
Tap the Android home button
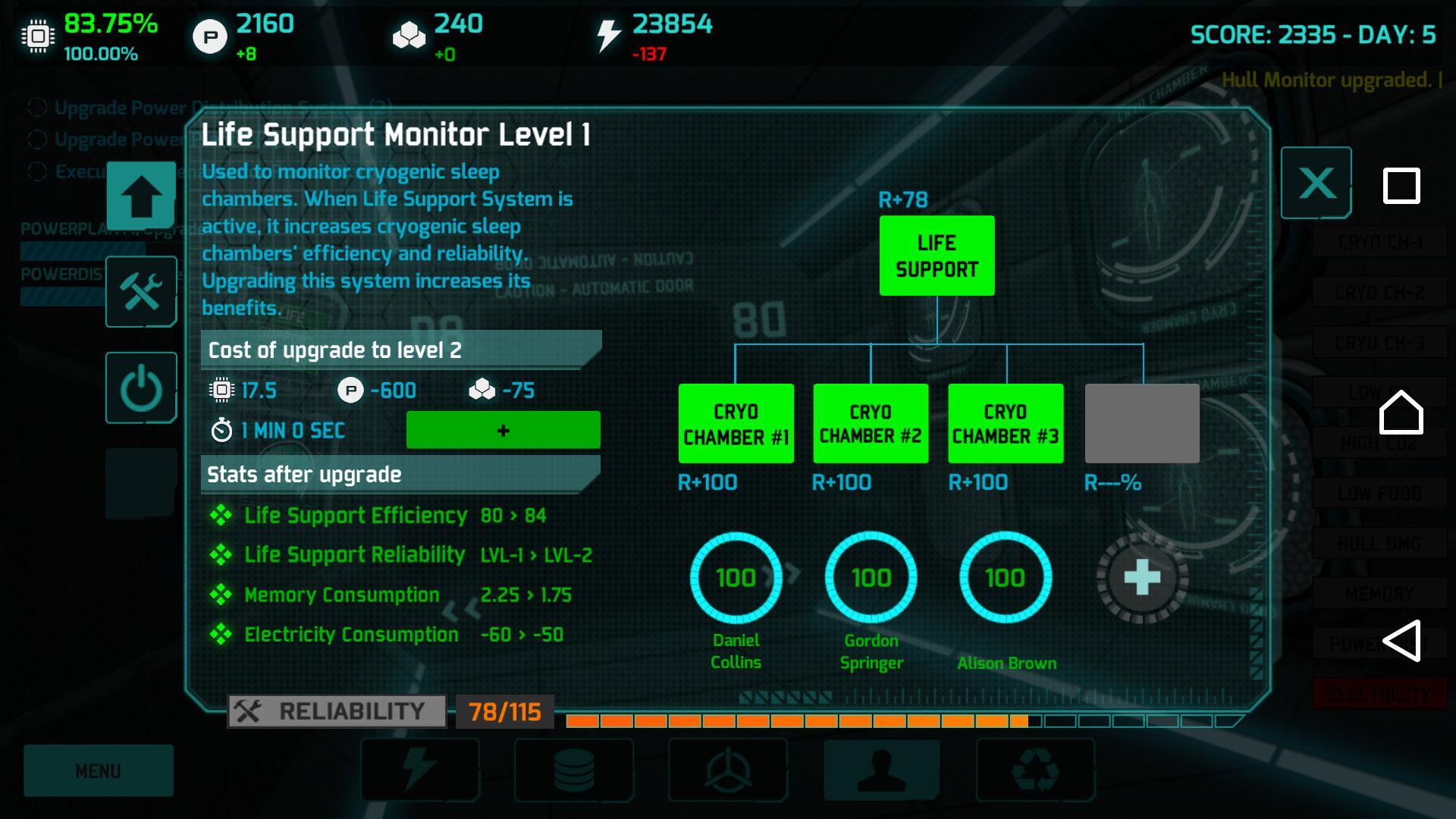(1401, 413)
